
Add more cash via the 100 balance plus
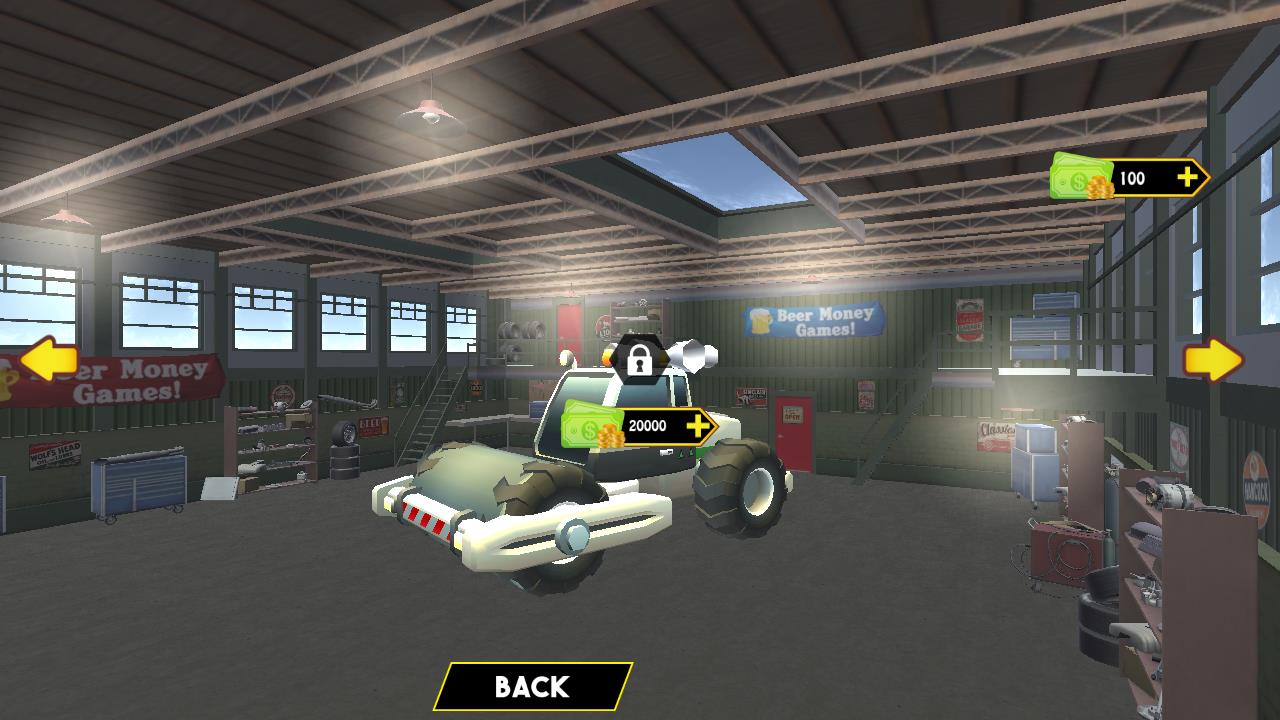point(1187,178)
